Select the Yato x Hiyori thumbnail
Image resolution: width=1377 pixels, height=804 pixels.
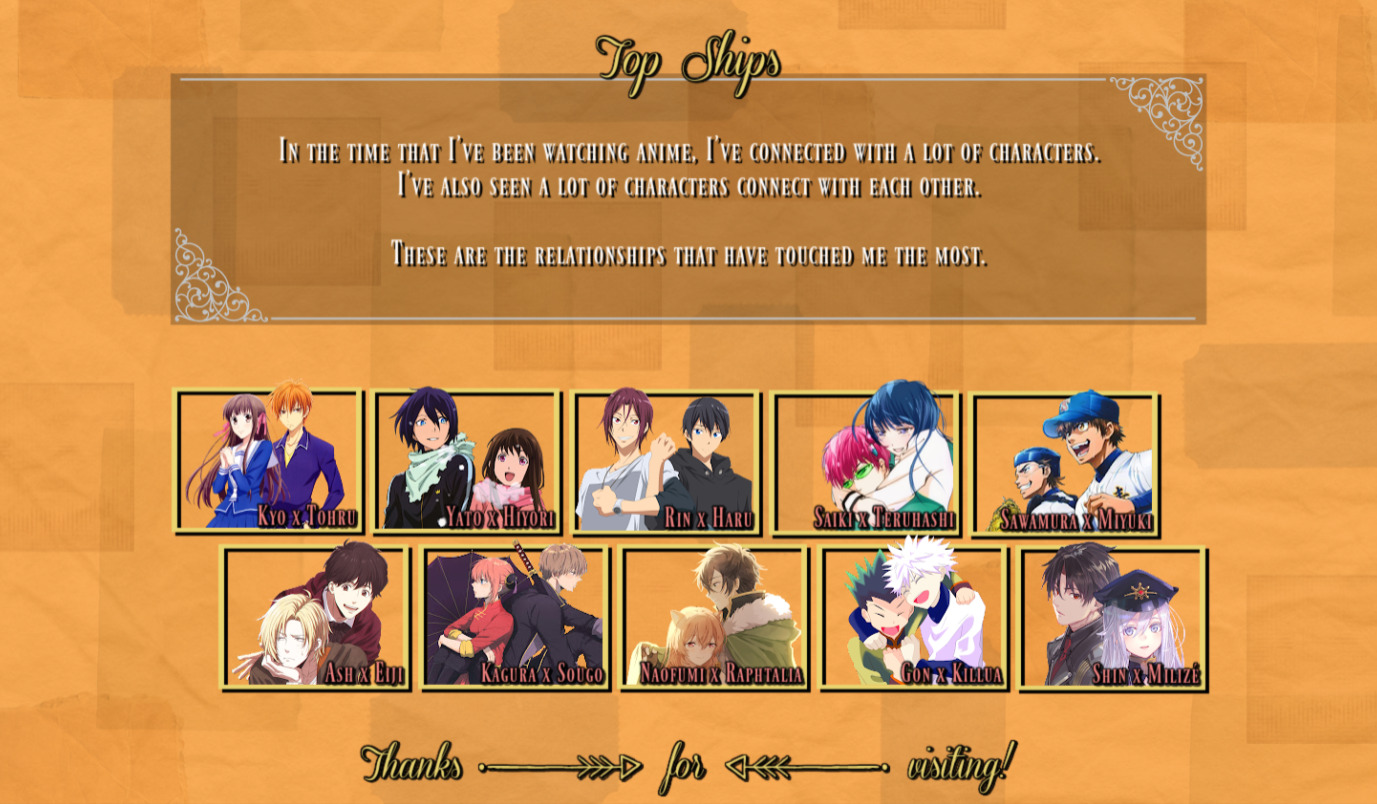[467, 461]
